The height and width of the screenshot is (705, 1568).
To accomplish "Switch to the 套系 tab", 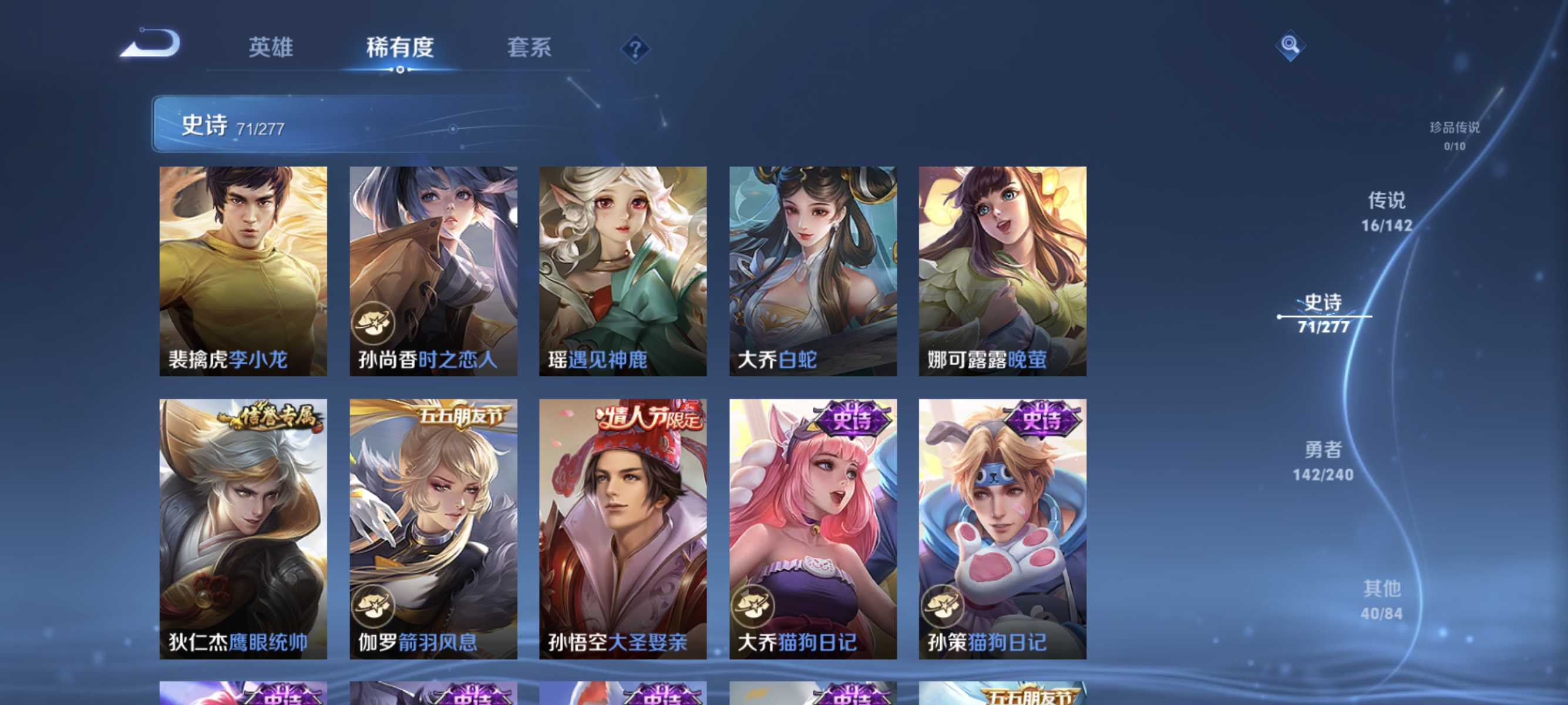I will (530, 48).
